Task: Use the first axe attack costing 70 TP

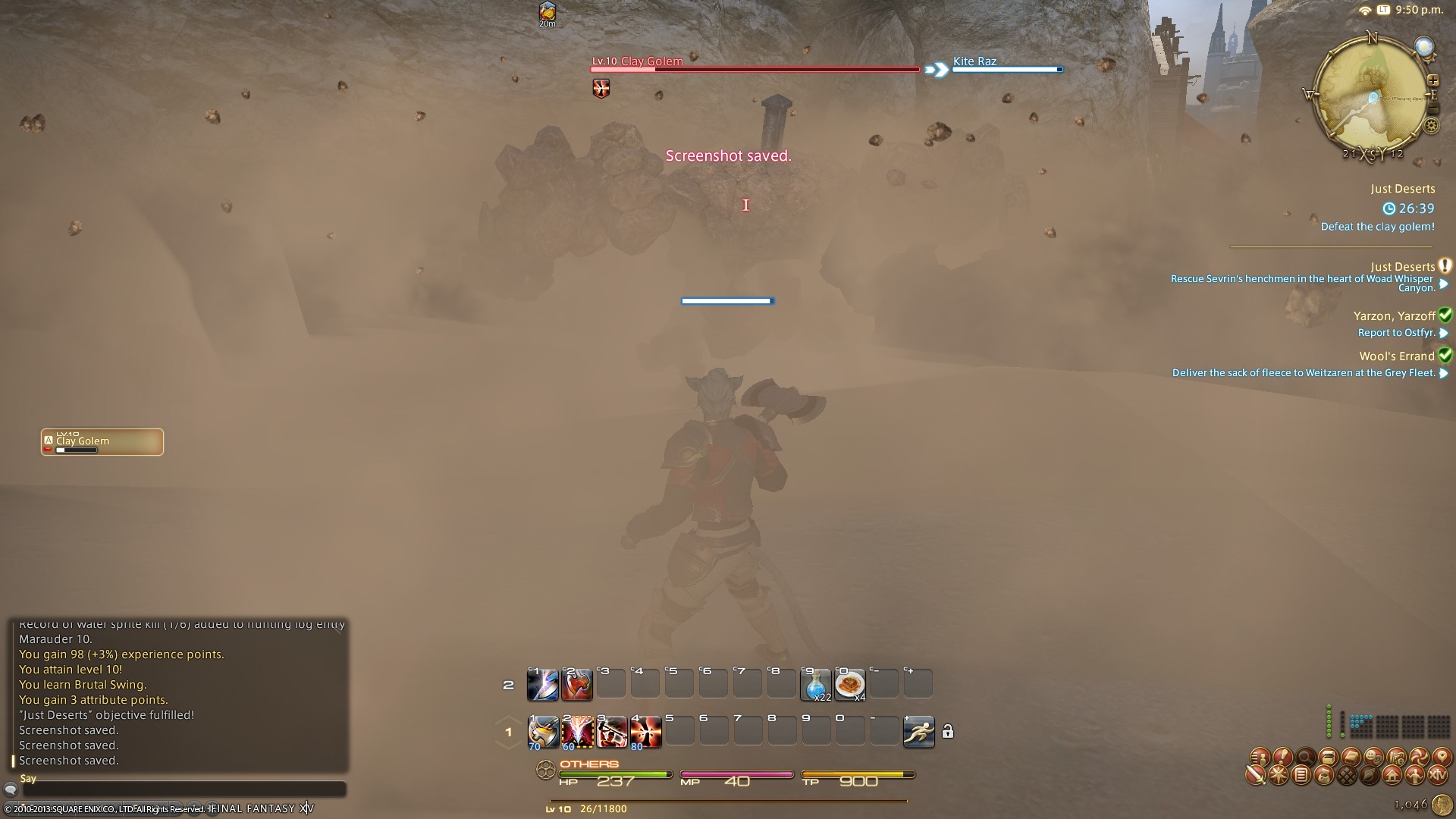Action: click(x=543, y=732)
